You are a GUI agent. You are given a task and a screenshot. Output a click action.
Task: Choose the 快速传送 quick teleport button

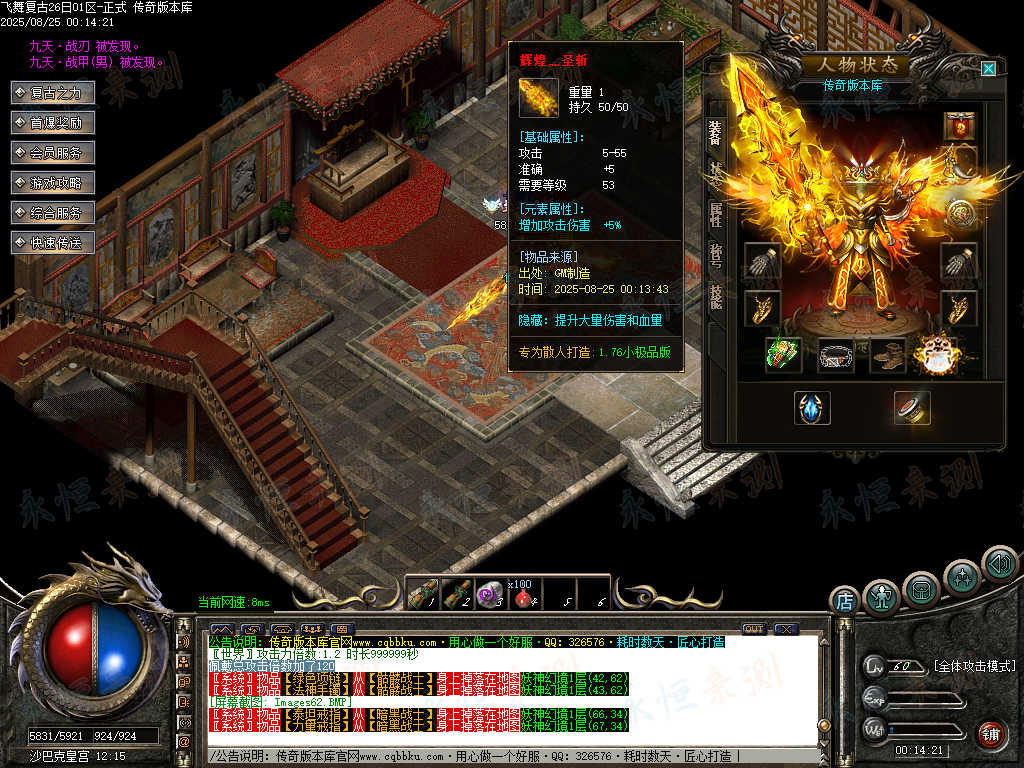coord(54,243)
